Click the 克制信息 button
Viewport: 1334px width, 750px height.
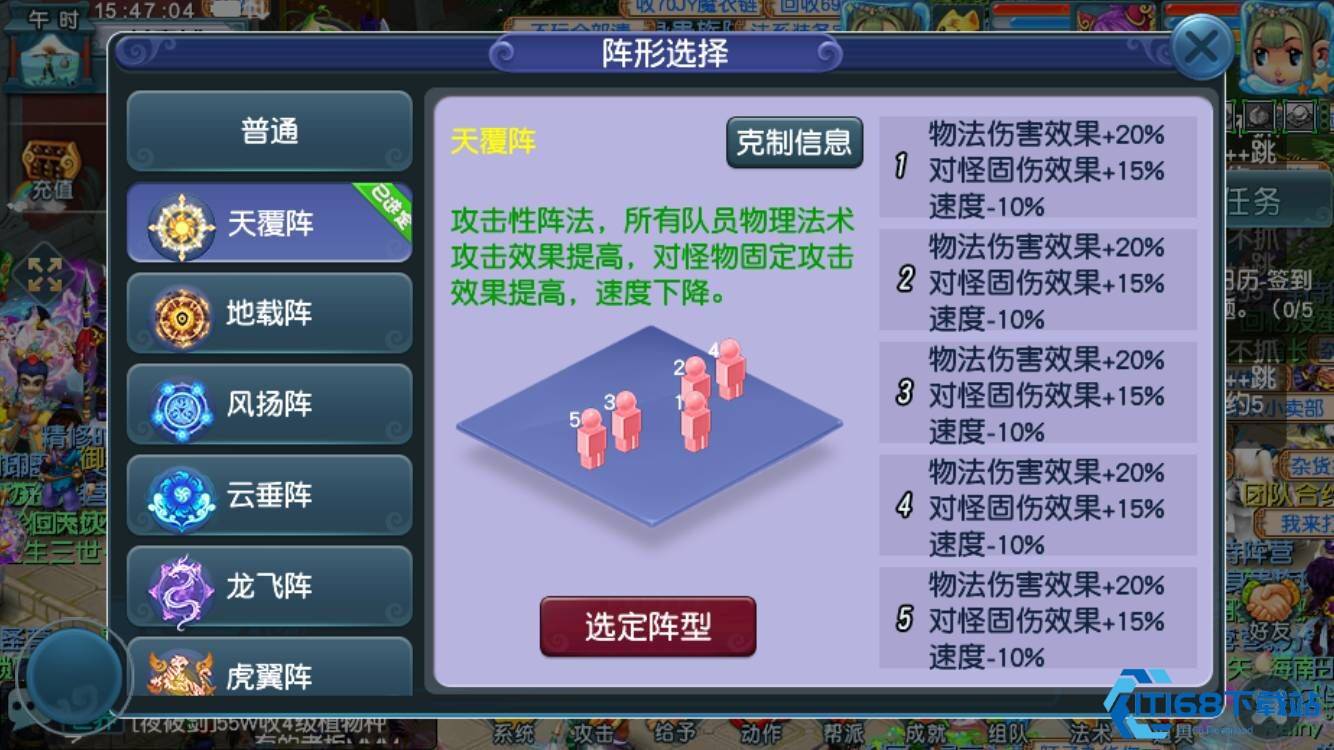pos(794,143)
